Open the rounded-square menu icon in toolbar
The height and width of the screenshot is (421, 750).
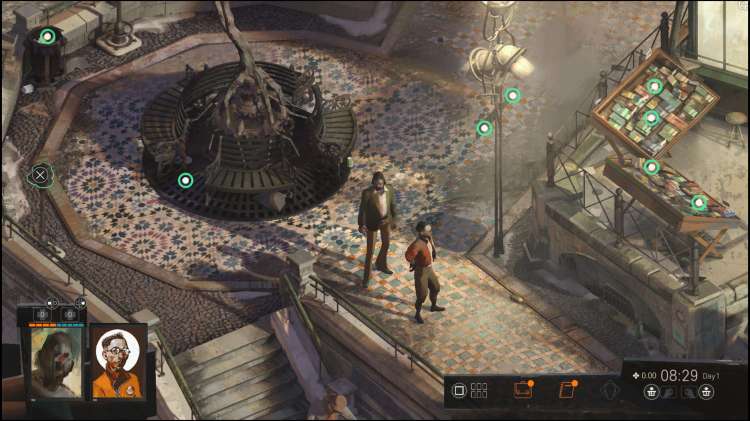tap(460, 390)
